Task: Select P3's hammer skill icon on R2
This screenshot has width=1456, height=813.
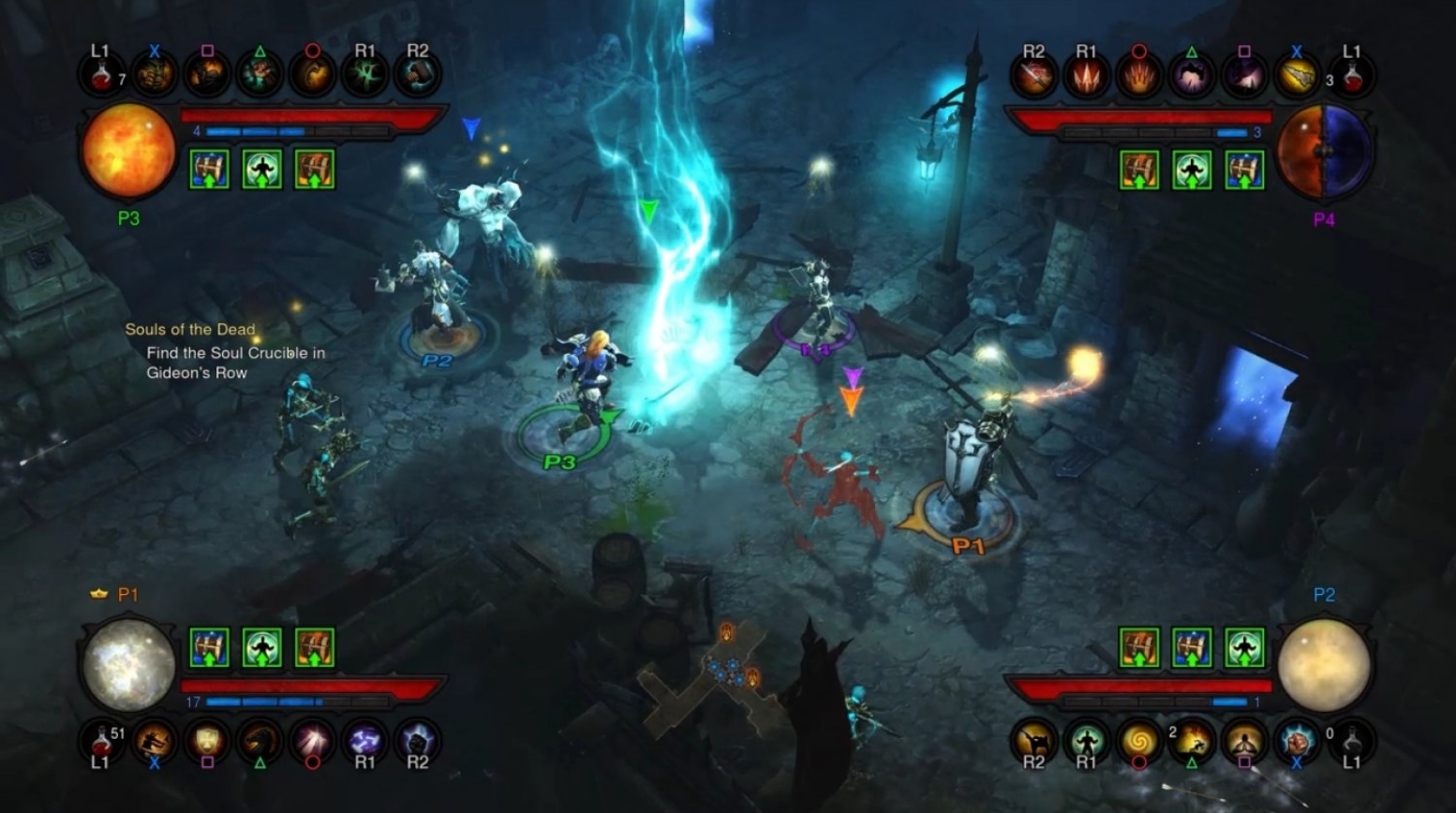Action: pos(419,75)
